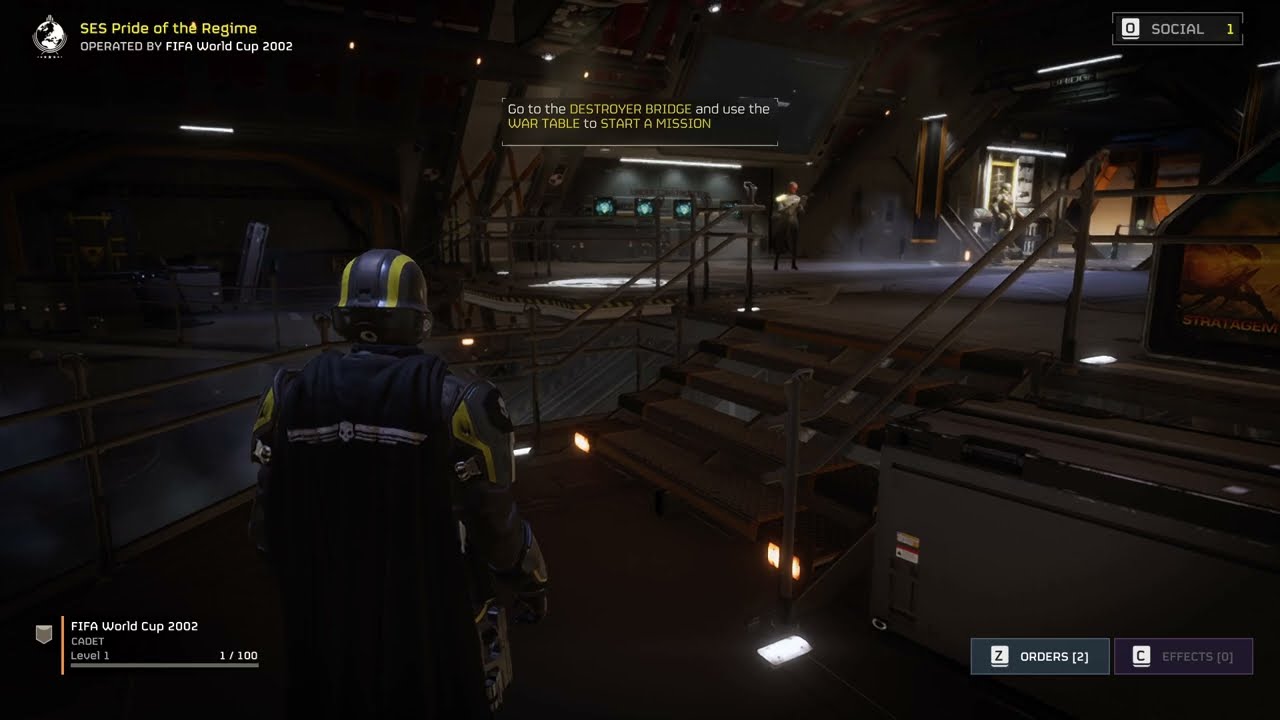This screenshot has height=720, width=1280.
Task: Open the Social panel
Action: (1177, 29)
